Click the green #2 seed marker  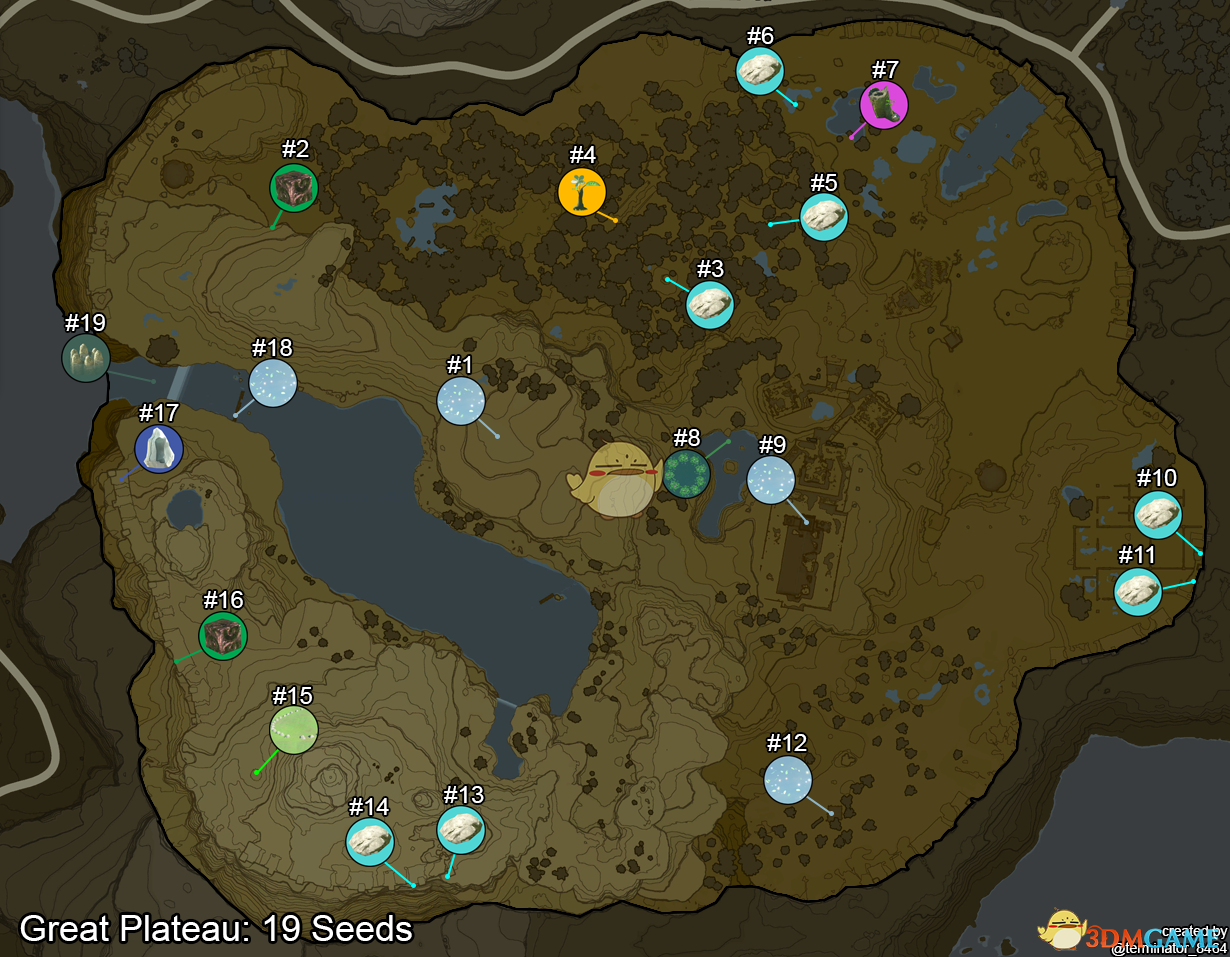(294, 187)
